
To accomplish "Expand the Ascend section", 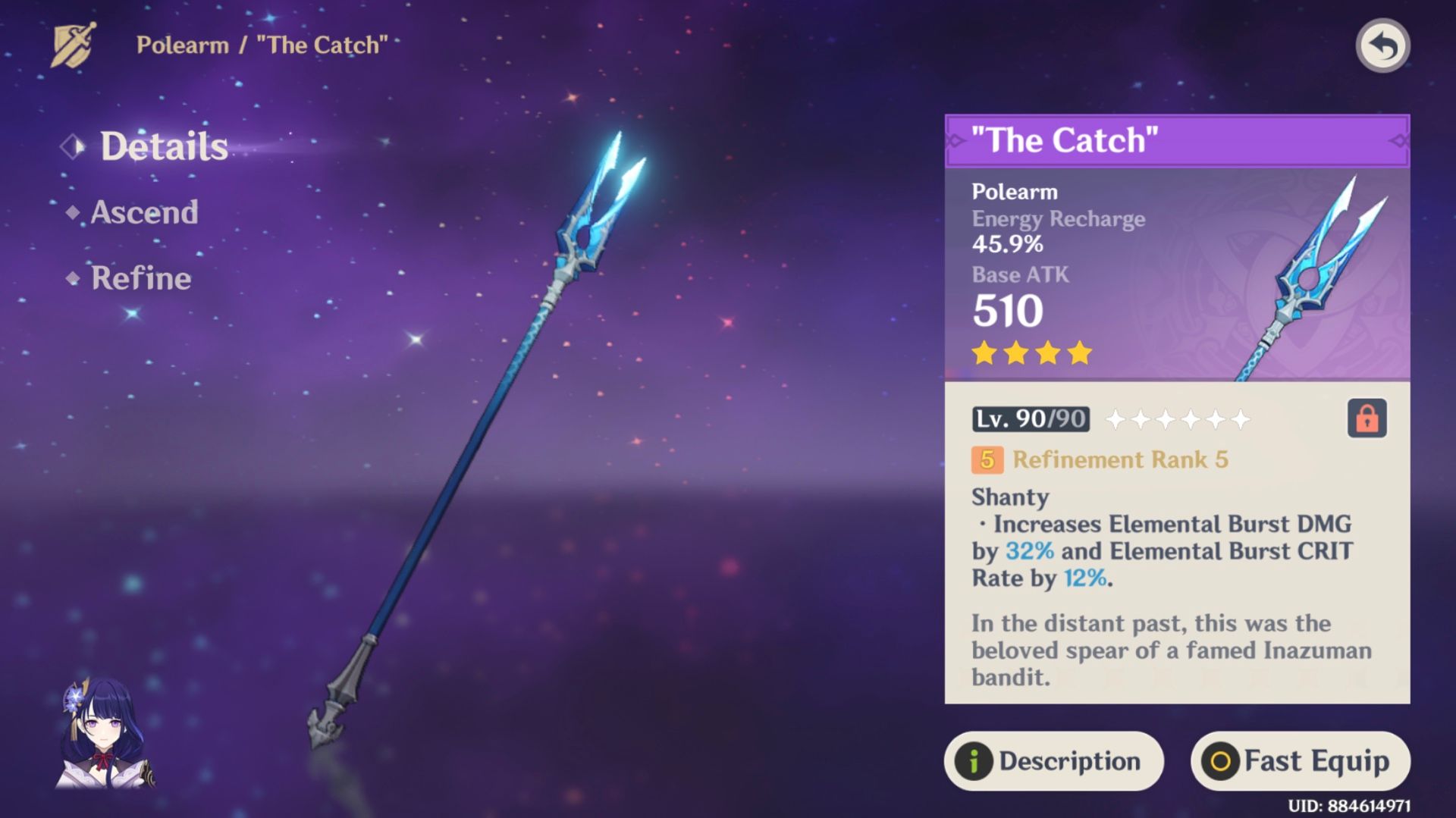I will tap(143, 213).
